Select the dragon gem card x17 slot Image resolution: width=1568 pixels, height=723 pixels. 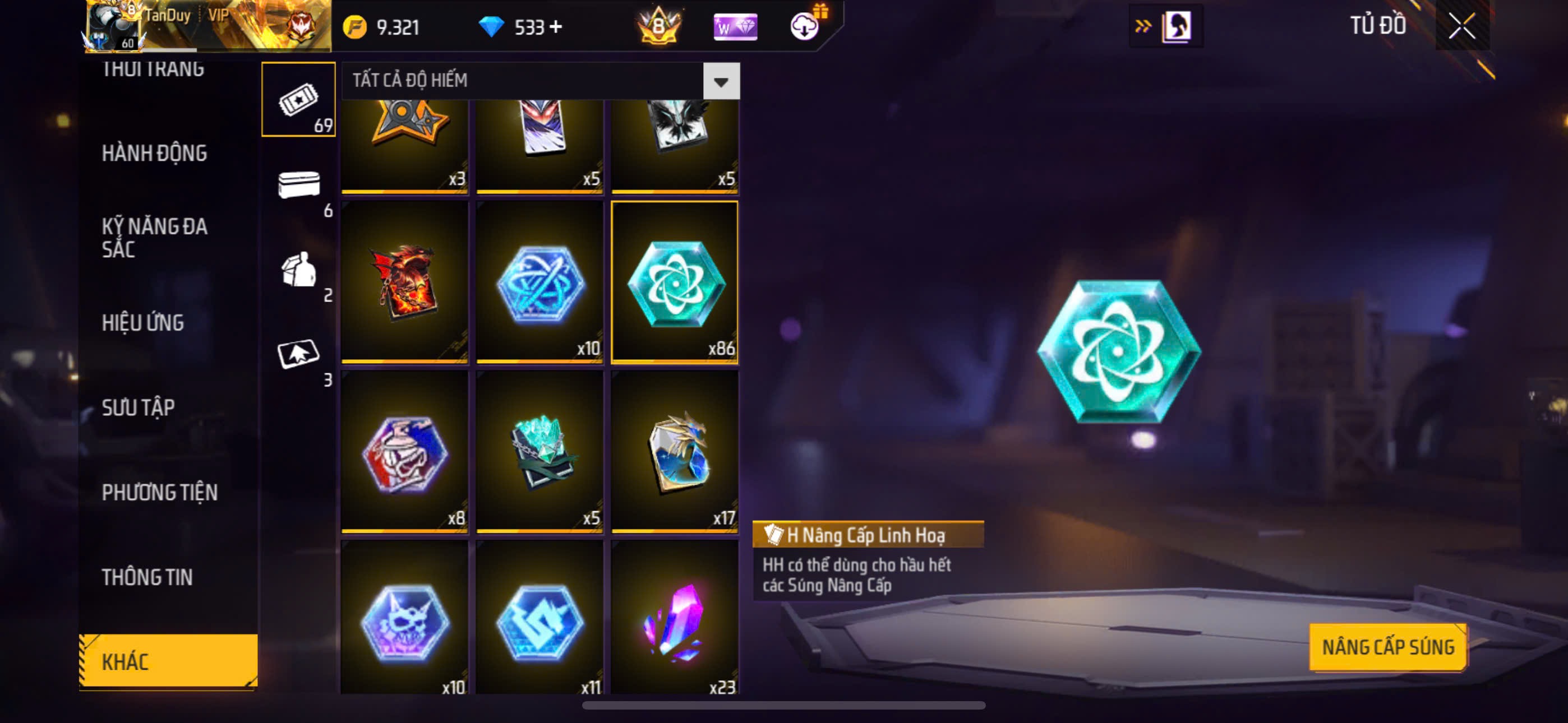click(x=675, y=452)
